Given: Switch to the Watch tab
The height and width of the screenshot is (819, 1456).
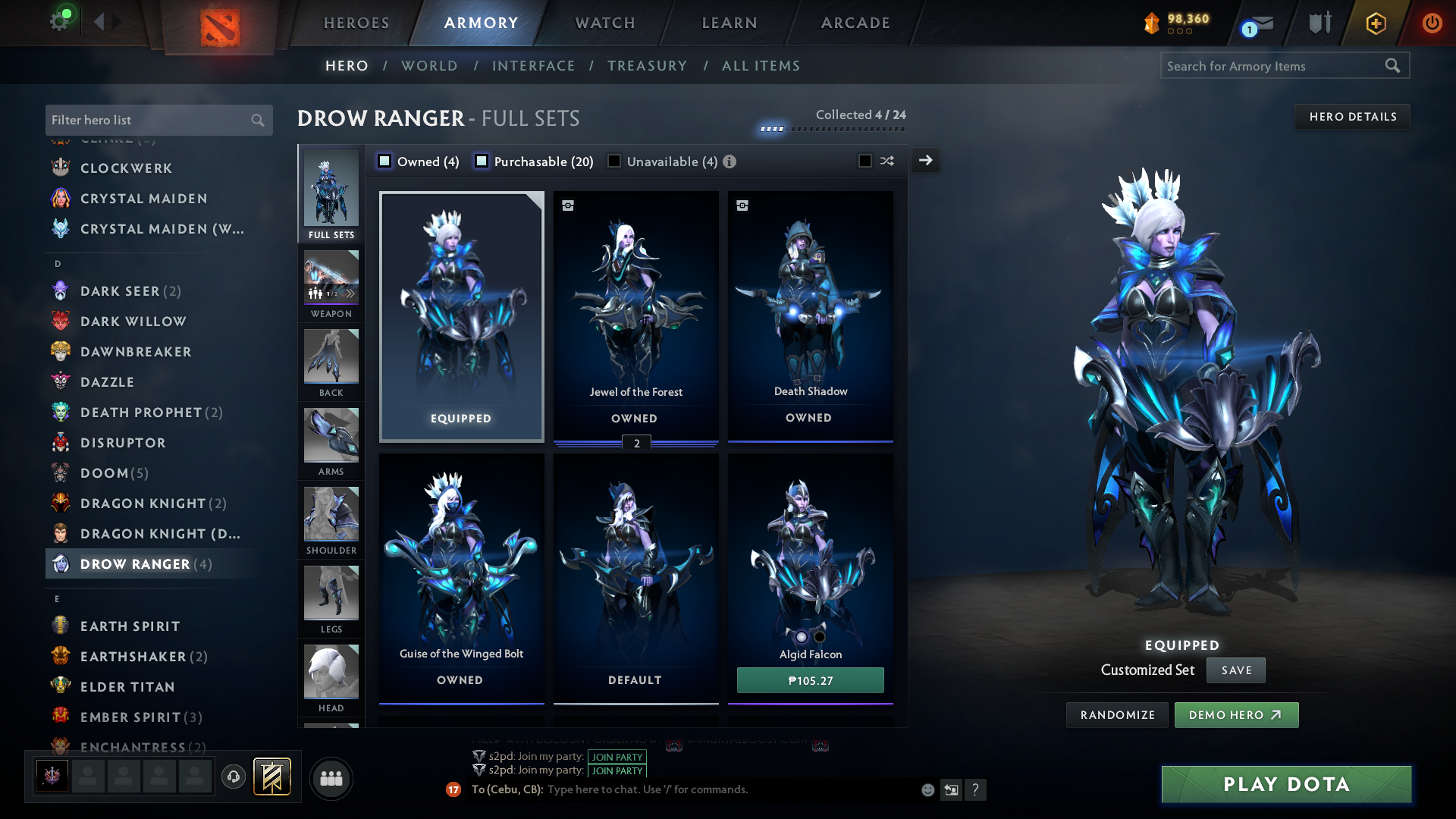Looking at the screenshot, I should 605,23.
